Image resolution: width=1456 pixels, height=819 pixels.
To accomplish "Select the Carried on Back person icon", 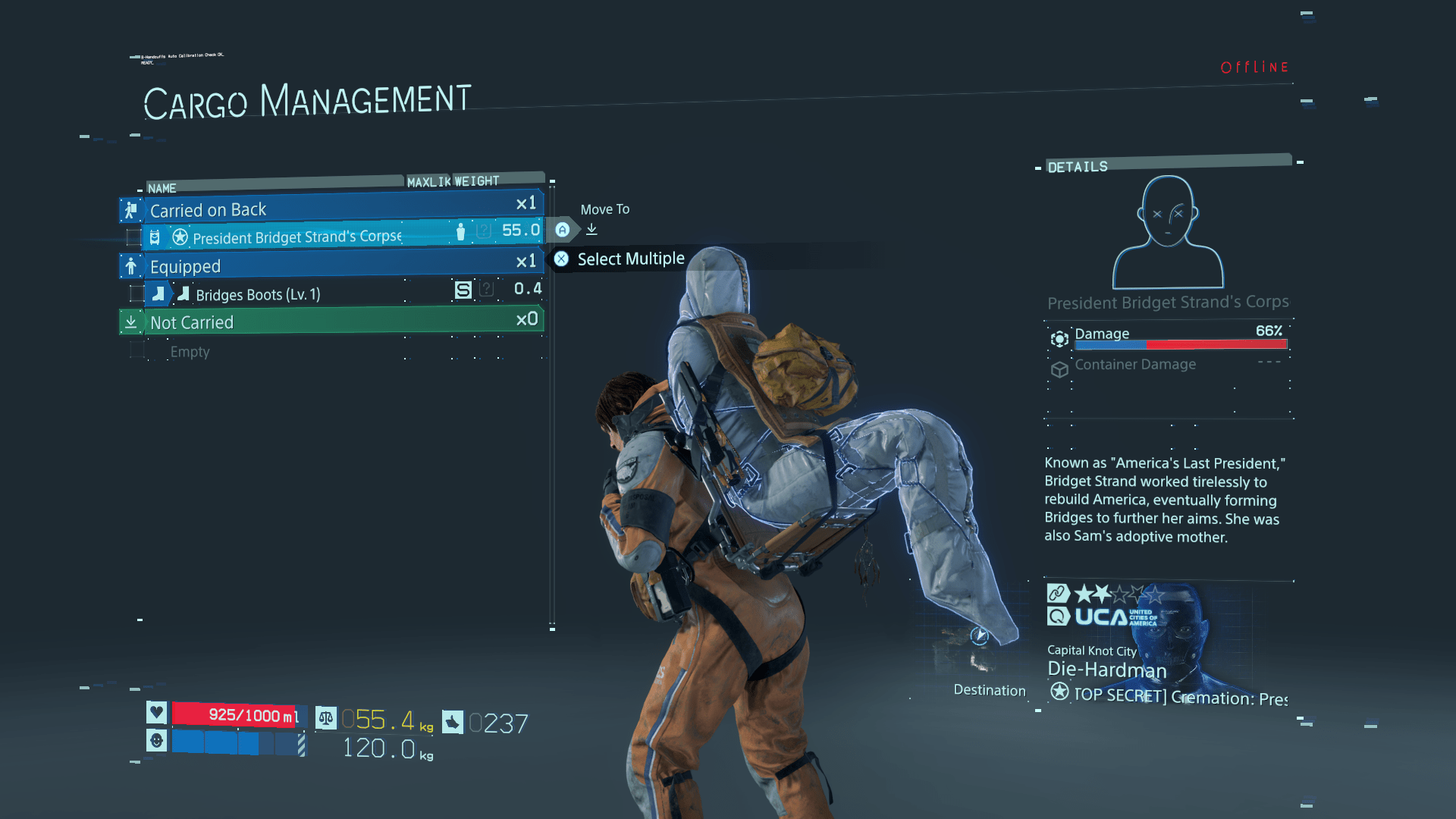I will point(132,210).
